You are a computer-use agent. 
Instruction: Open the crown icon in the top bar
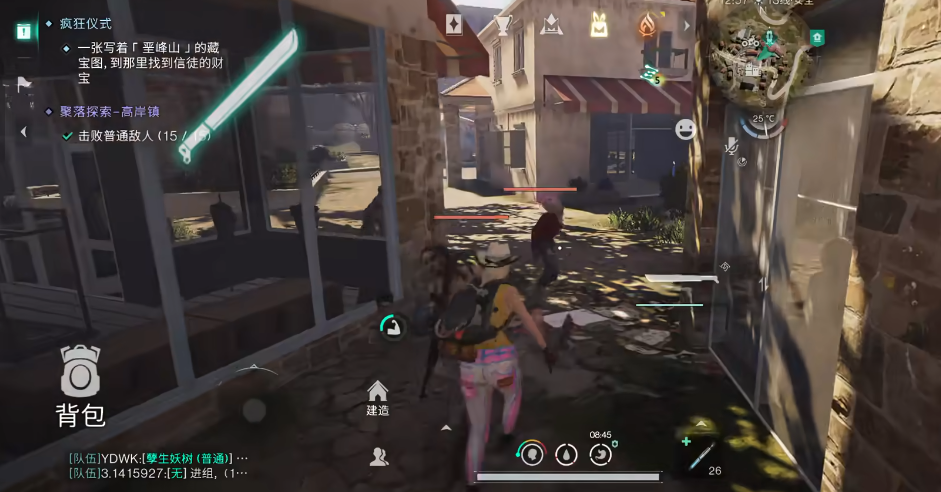[x=550, y=24]
